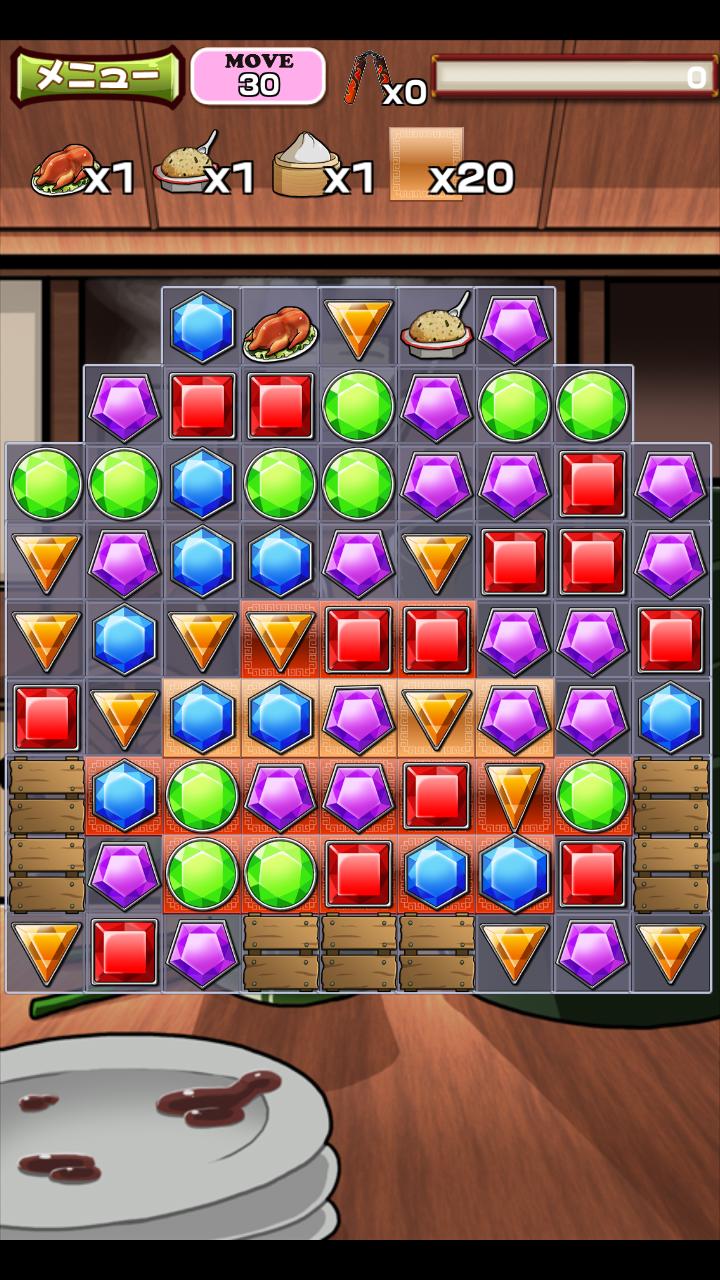Image resolution: width=720 pixels, height=1280 pixels.
Task: Choose the blue hexagon gem beside the roast chicken
Action: coord(202,327)
